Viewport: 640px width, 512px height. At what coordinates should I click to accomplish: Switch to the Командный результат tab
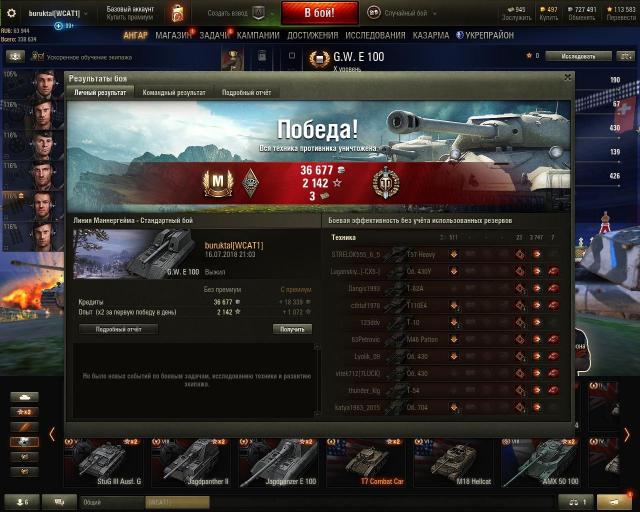coord(173,93)
